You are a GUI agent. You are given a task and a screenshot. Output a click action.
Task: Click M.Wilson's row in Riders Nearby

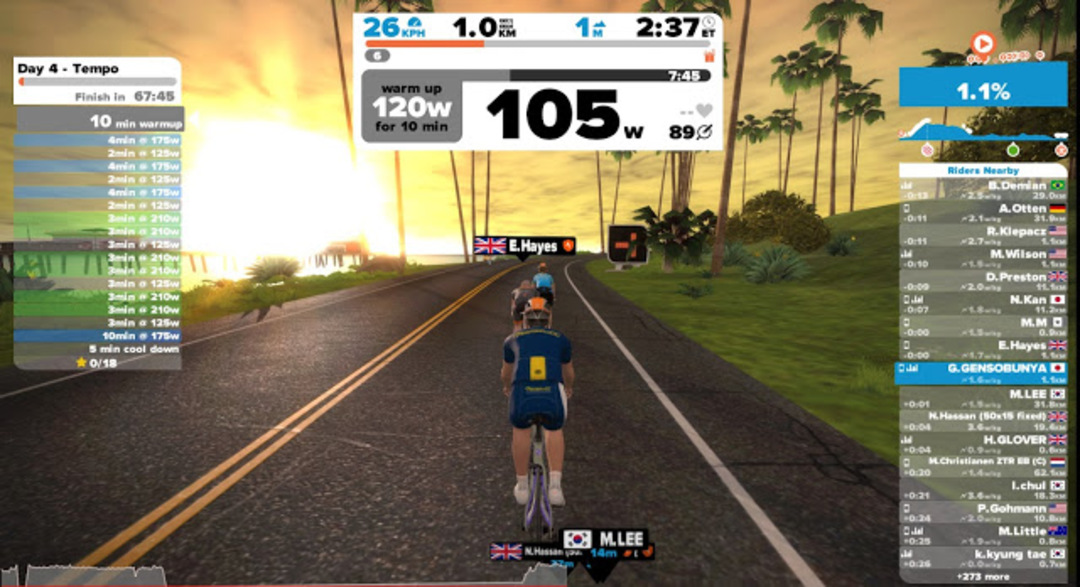[x=983, y=259]
